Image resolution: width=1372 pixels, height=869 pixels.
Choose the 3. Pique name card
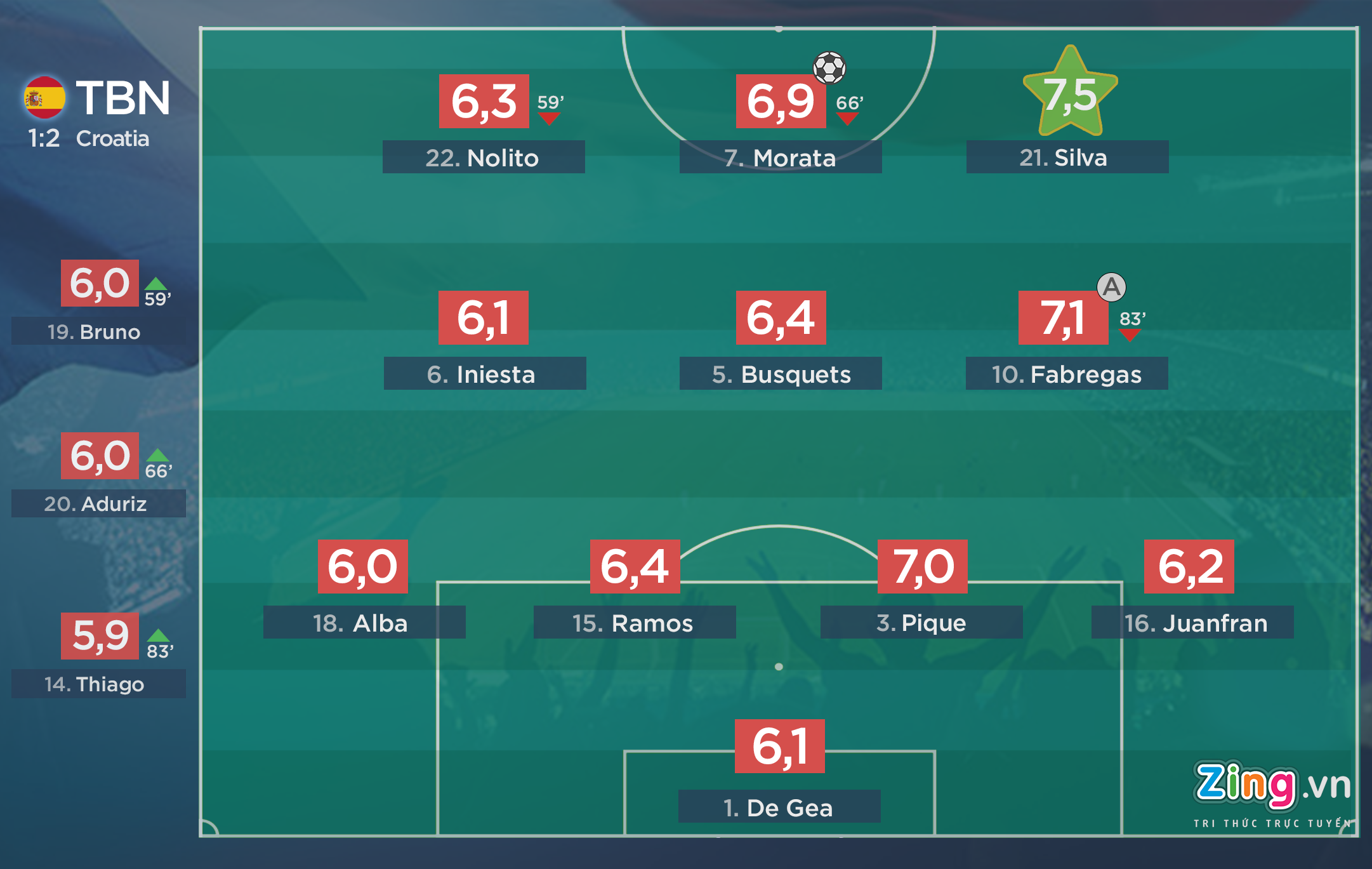click(x=921, y=623)
